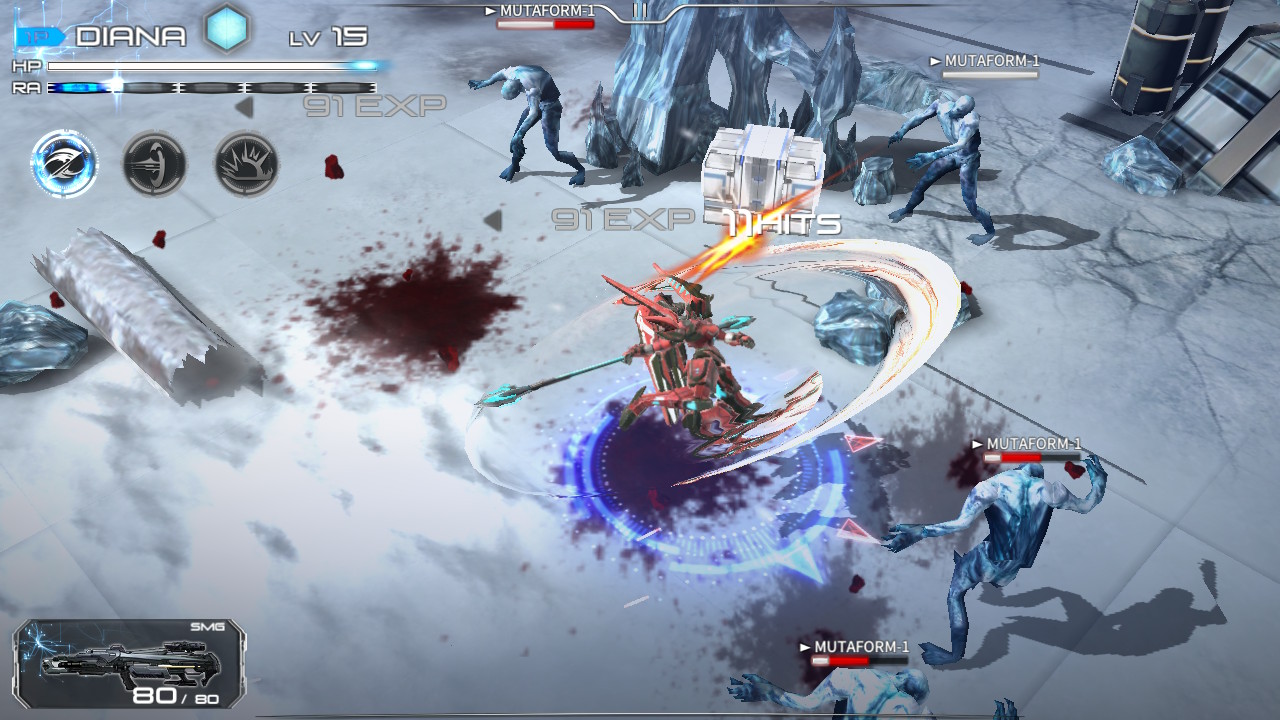1280x720 pixels.
Task: Tap the cyan hexagon icon beside Diana
Action: 227,31
